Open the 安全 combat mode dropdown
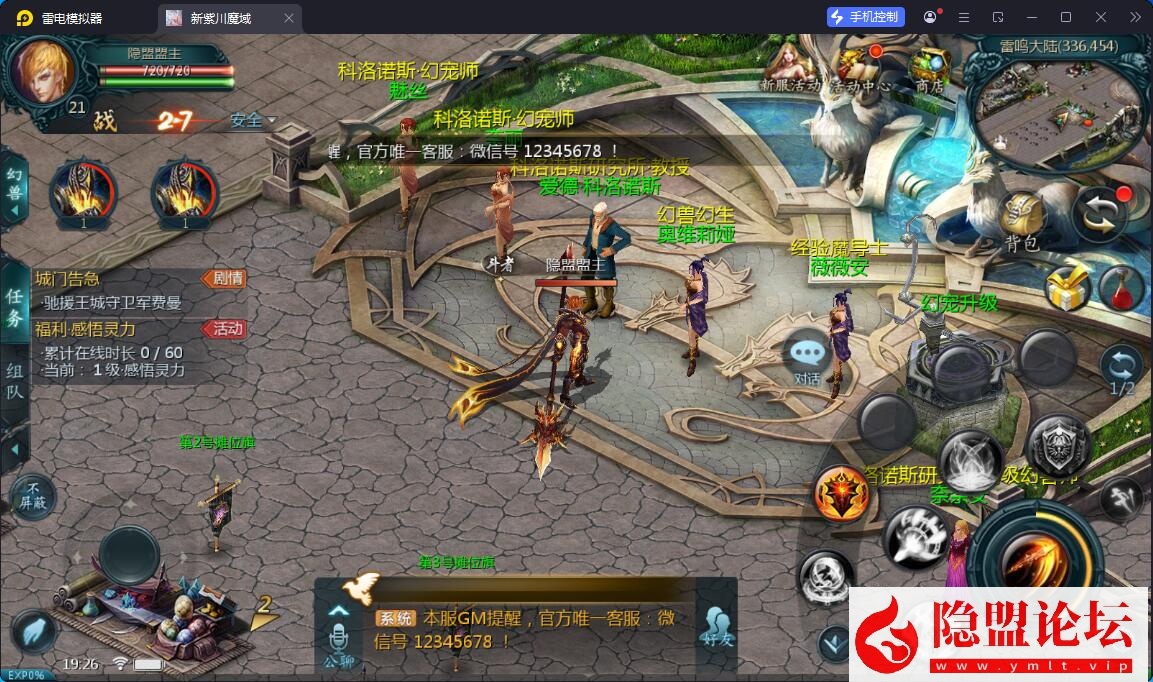This screenshot has height=682, width=1153. 252,121
